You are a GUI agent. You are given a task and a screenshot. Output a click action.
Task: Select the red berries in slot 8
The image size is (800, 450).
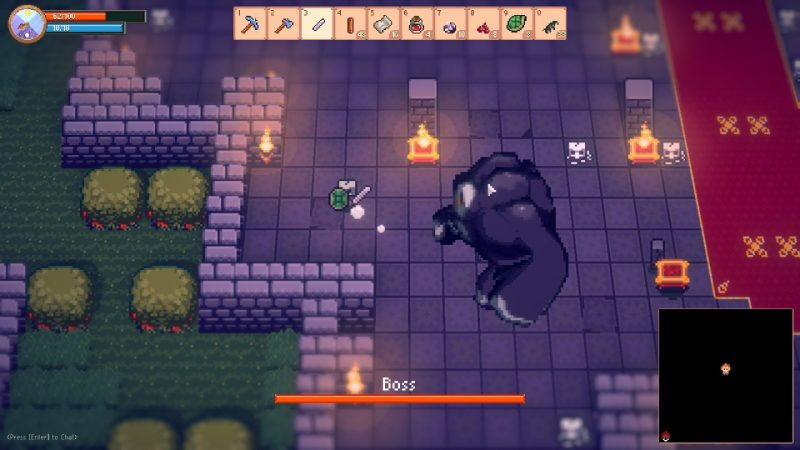point(482,23)
